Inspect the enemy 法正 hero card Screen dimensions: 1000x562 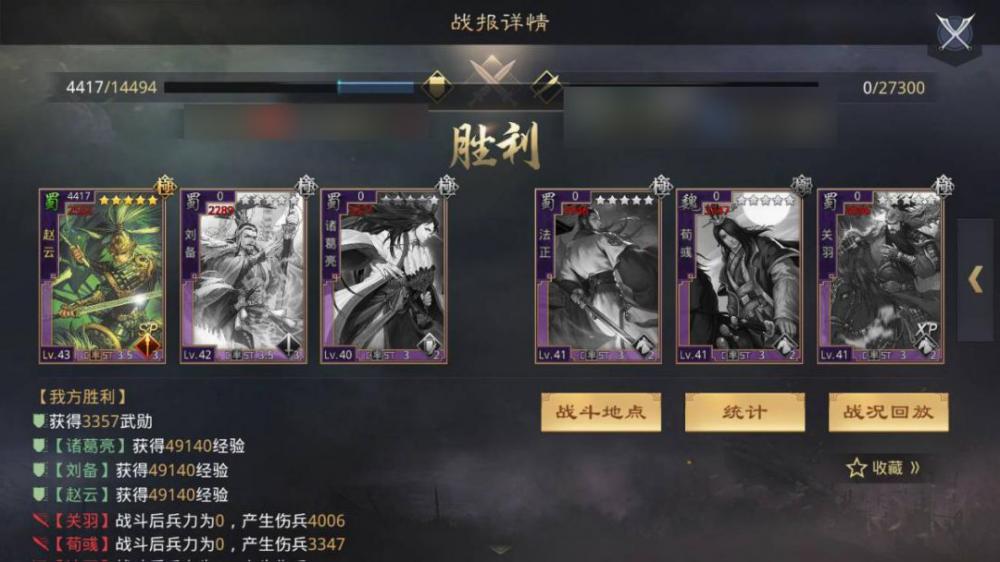pyautogui.click(x=597, y=275)
